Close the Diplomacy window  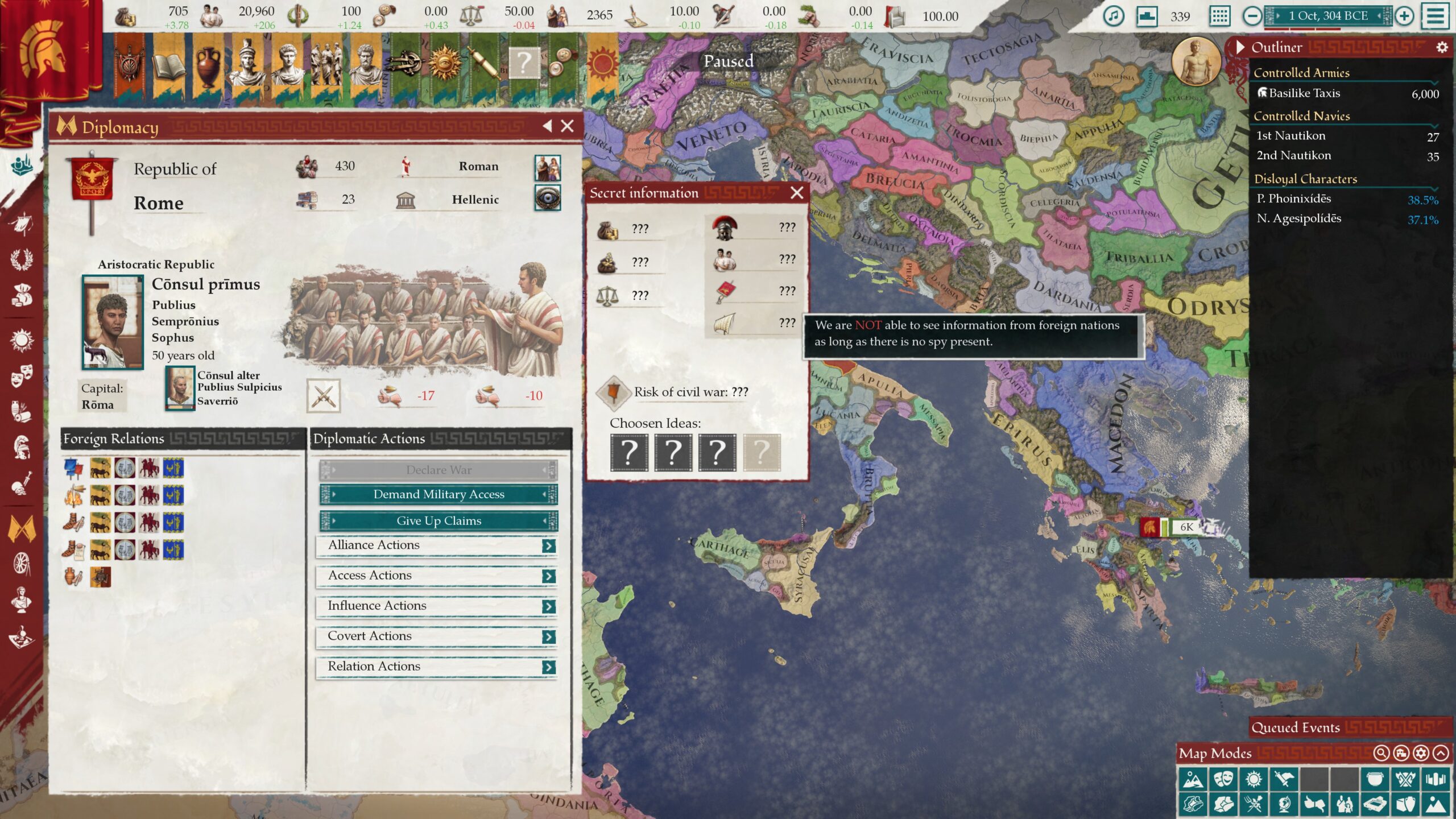[x=567, y=126]
